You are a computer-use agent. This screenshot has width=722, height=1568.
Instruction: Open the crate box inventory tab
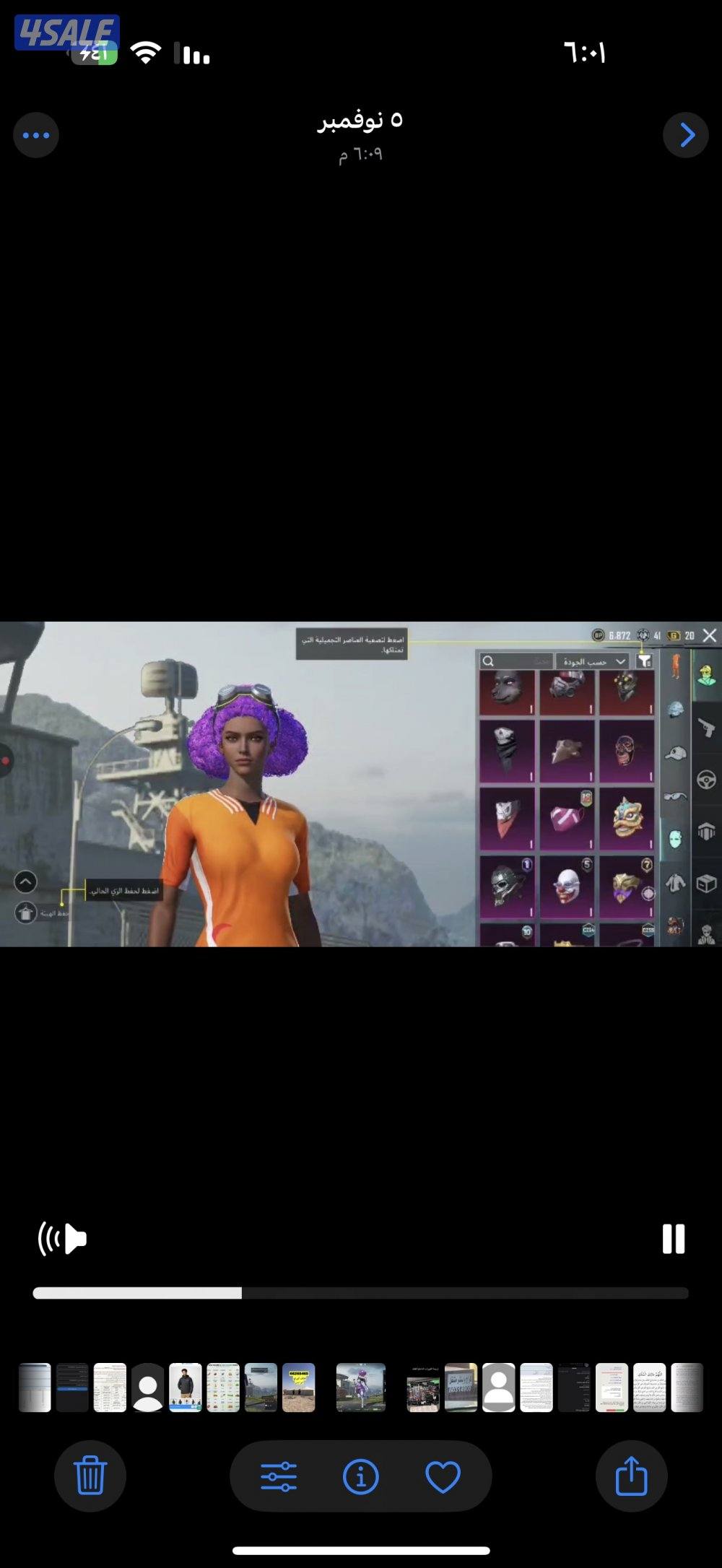coord(706,882)
